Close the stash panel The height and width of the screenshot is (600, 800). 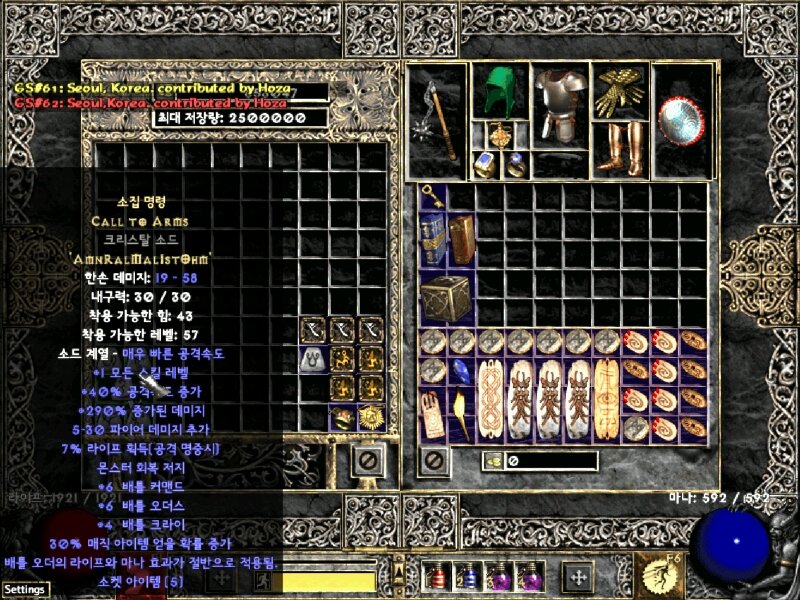[x=368, y=461]
